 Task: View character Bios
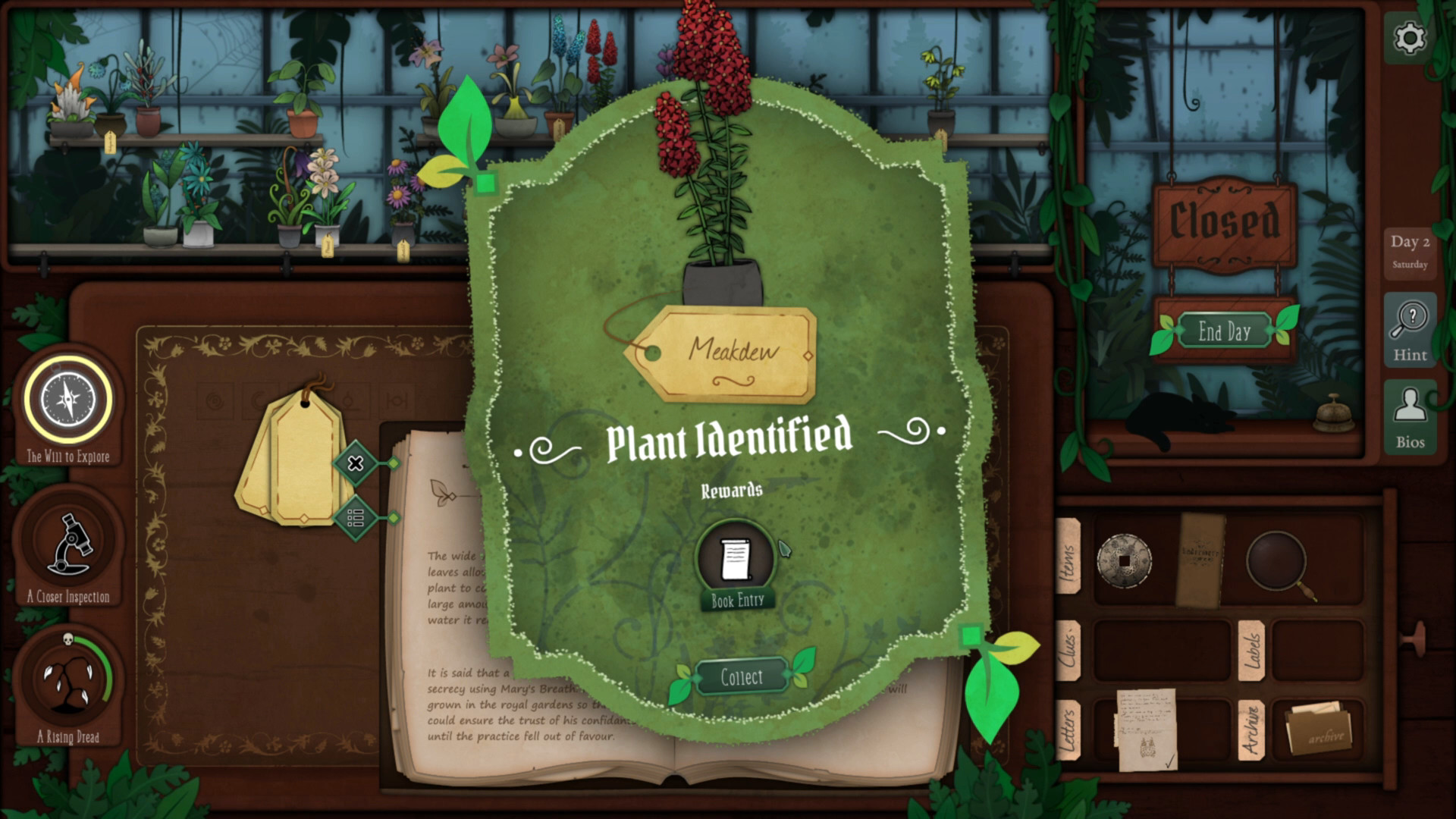pyautogui.click(x=1409, y=416)
